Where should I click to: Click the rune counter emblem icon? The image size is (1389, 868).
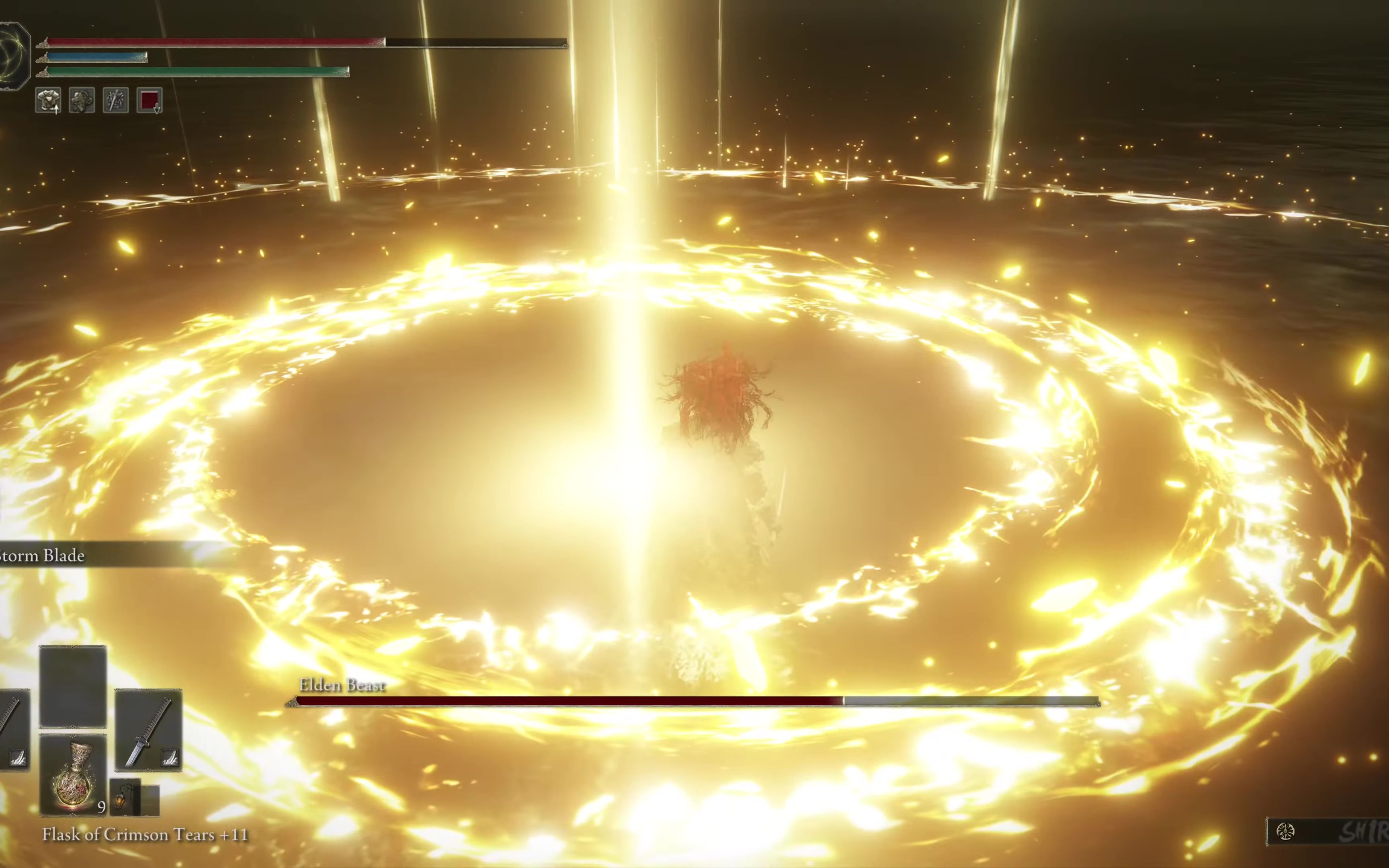pyautogui.click(x=1286, y=831)
